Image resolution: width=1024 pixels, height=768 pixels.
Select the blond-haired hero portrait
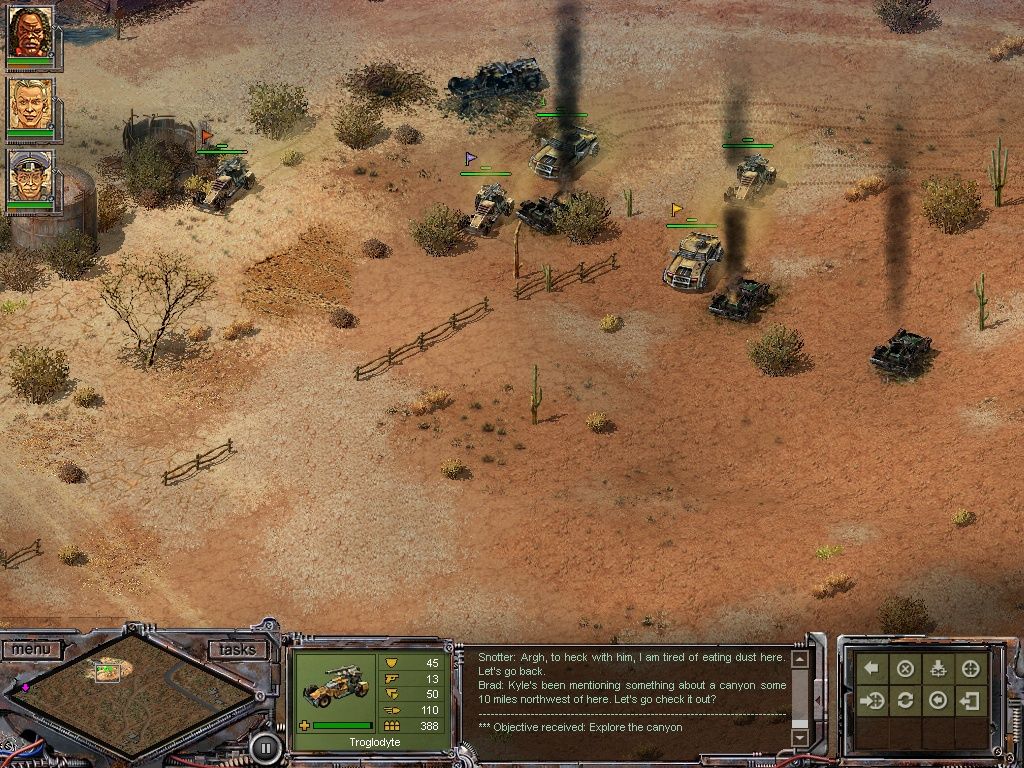[30, 104]
